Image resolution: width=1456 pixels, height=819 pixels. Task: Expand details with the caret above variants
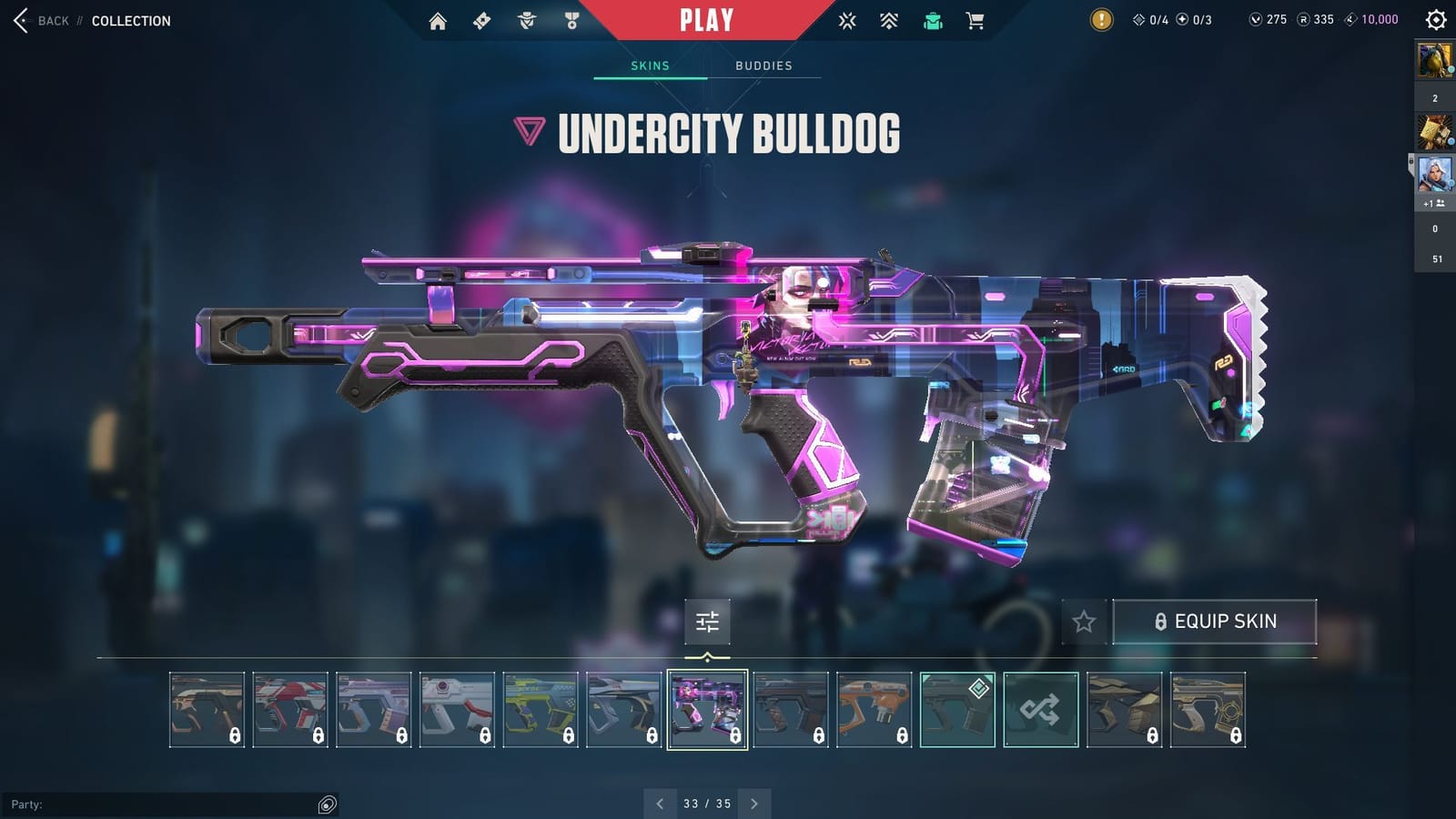(706, 657)
